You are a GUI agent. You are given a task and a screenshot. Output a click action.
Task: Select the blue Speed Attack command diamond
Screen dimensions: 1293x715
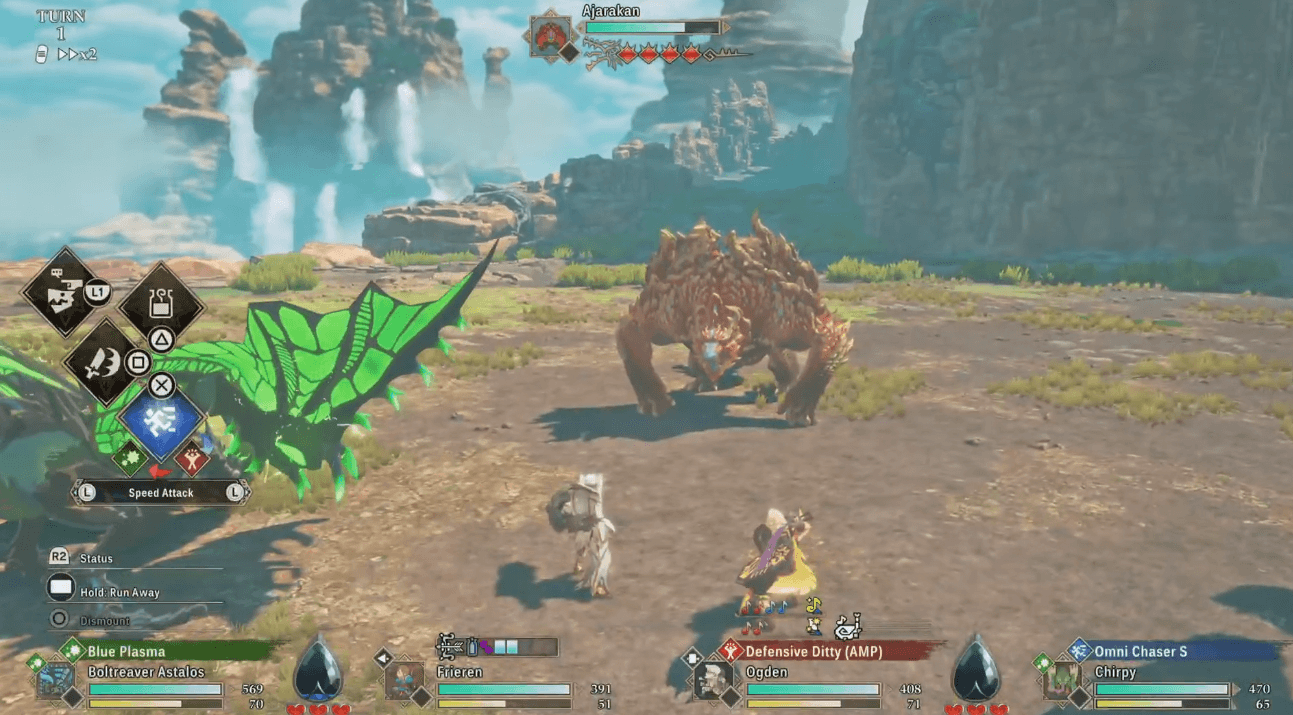[x=160, y=422]
